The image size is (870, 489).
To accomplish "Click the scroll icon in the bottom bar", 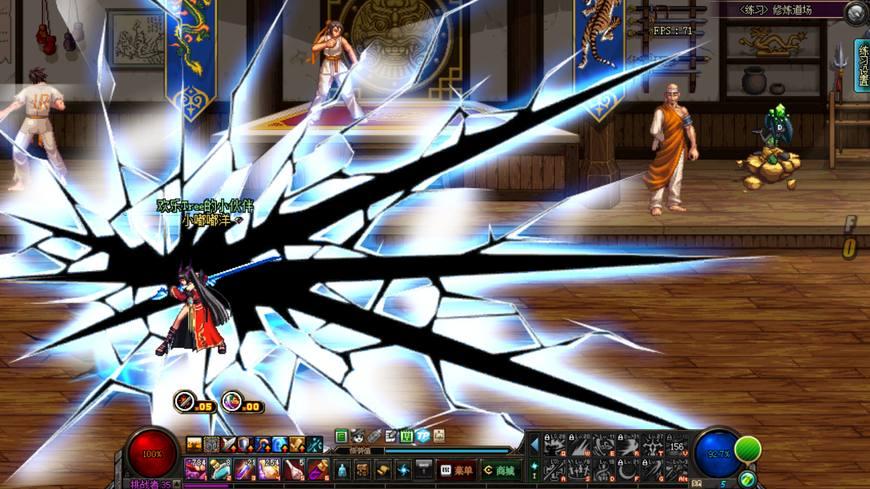I will coord(381,469).
